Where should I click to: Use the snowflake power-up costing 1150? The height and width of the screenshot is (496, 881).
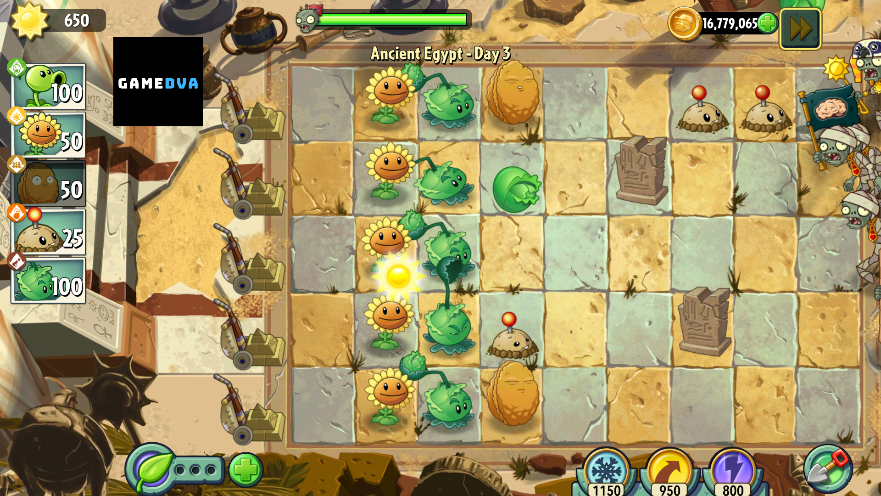[x=604, y=468]
